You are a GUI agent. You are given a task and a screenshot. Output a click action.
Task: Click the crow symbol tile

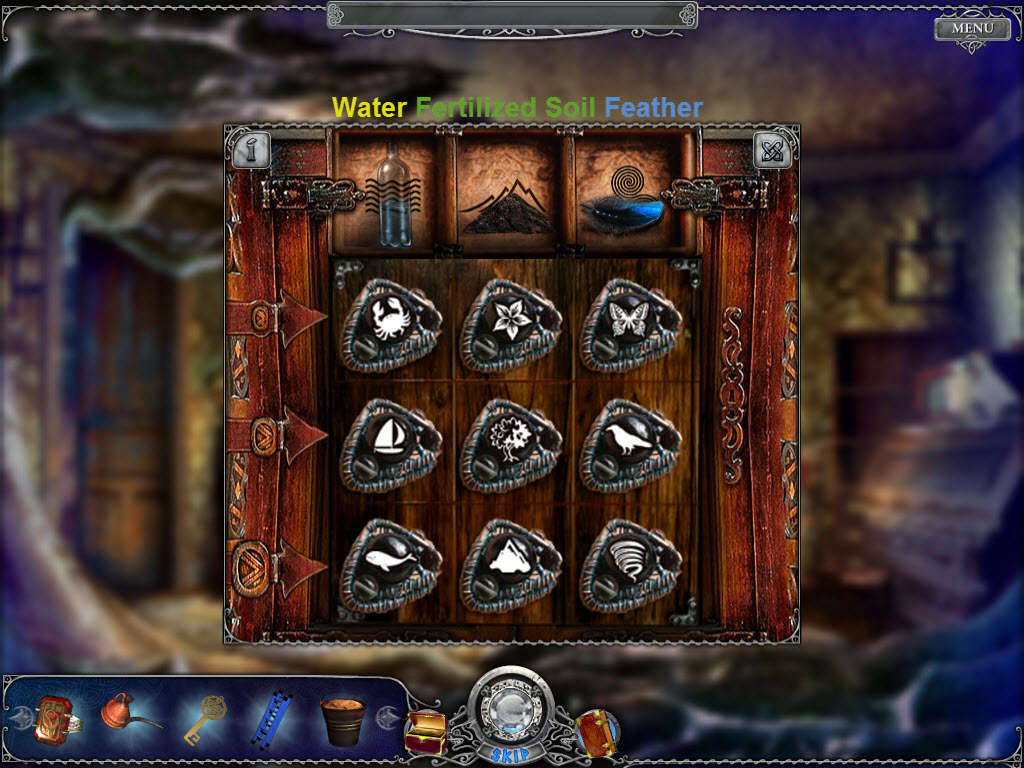[628, 441]
